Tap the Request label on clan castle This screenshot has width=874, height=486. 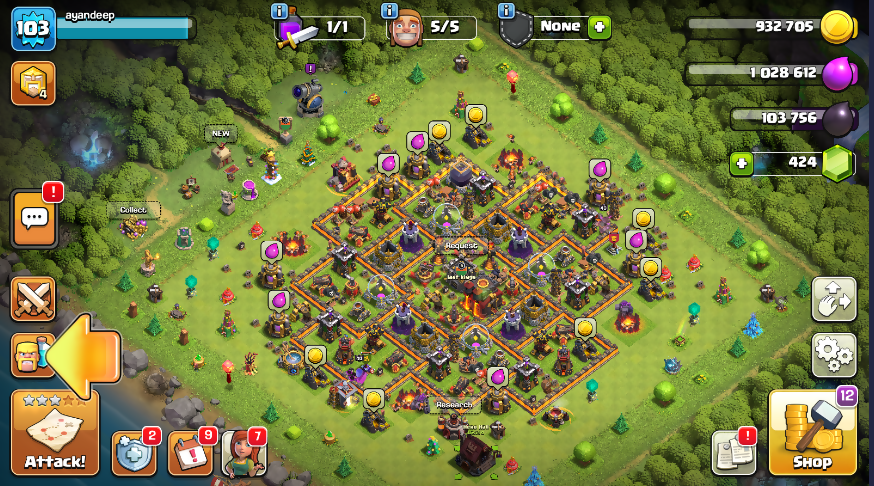tap(462, 245)
